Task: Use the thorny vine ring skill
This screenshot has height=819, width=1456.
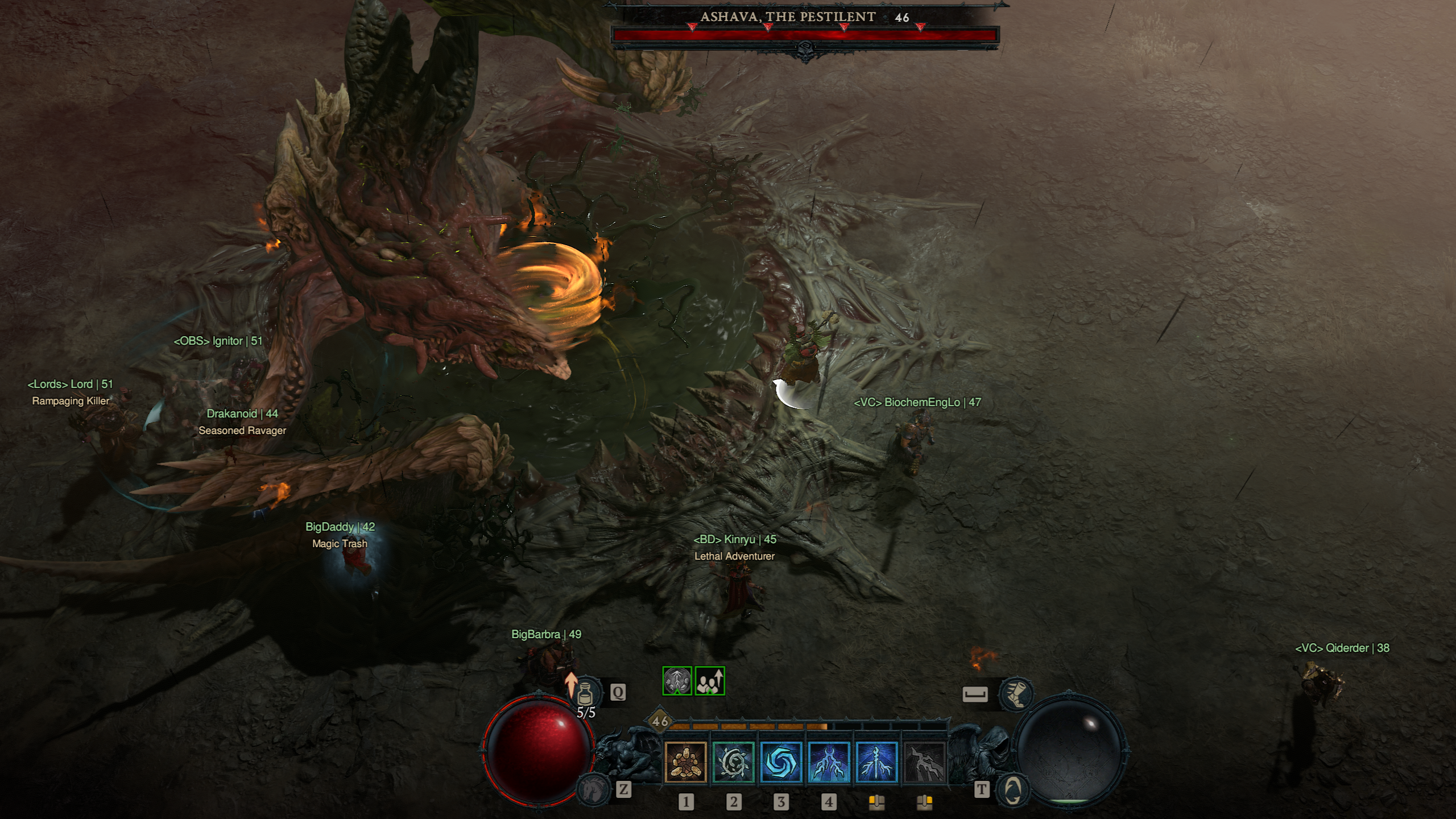Action: [x=733, y=763]
